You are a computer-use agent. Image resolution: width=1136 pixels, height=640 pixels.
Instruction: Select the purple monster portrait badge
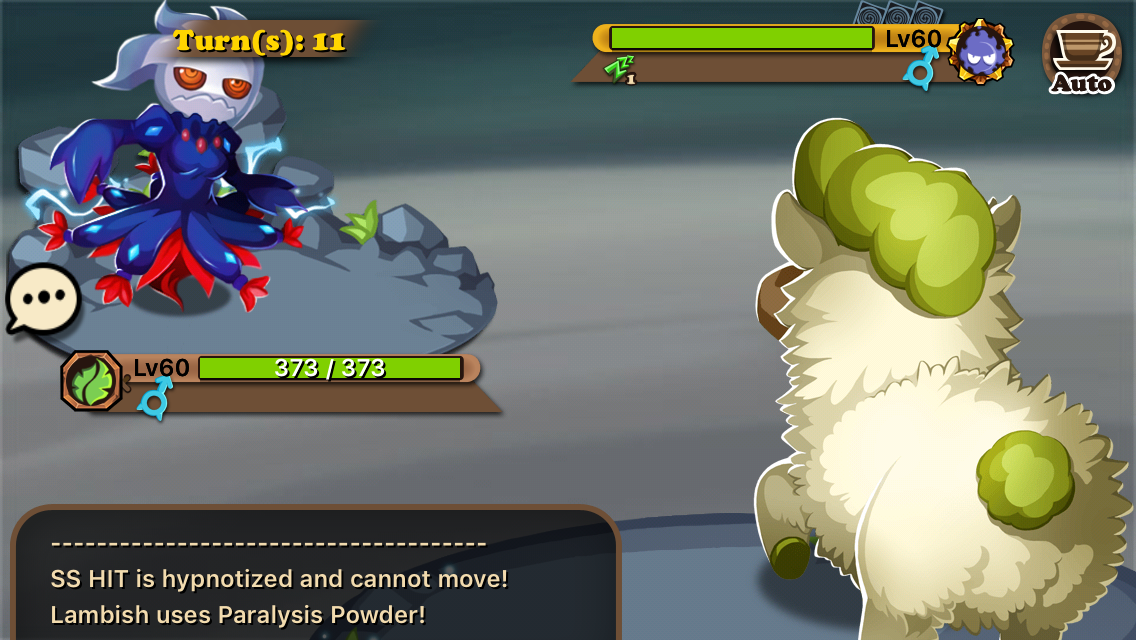pos(980,51)
